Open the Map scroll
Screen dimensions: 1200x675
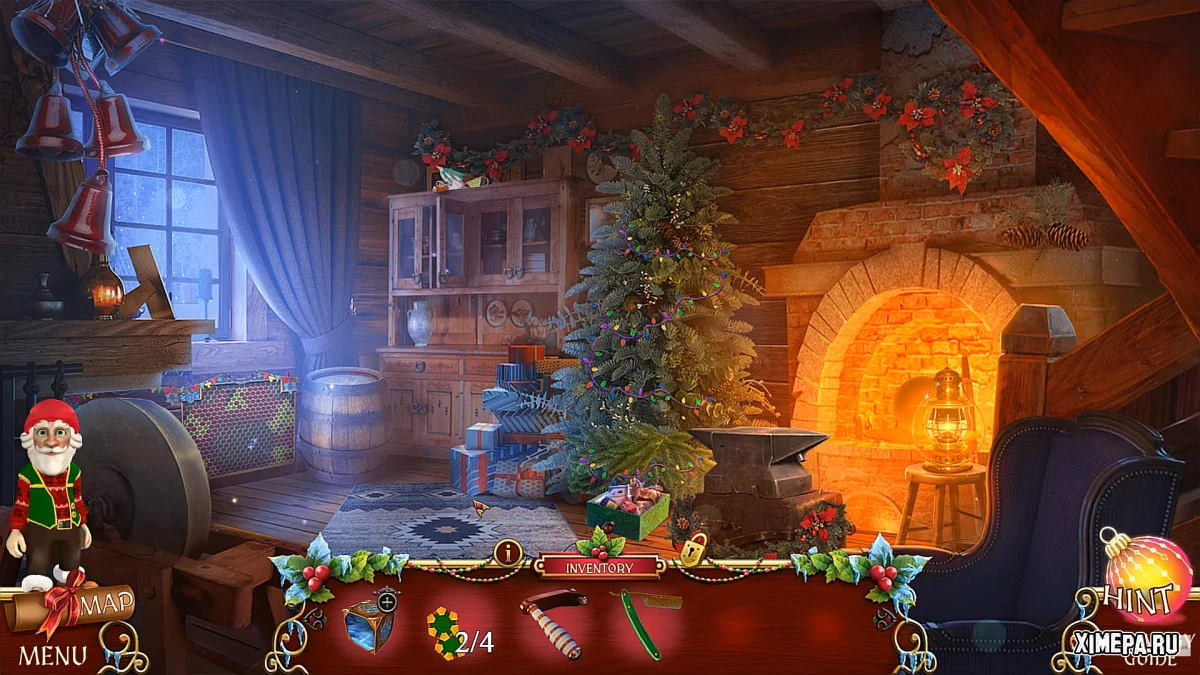click(75, 606)
